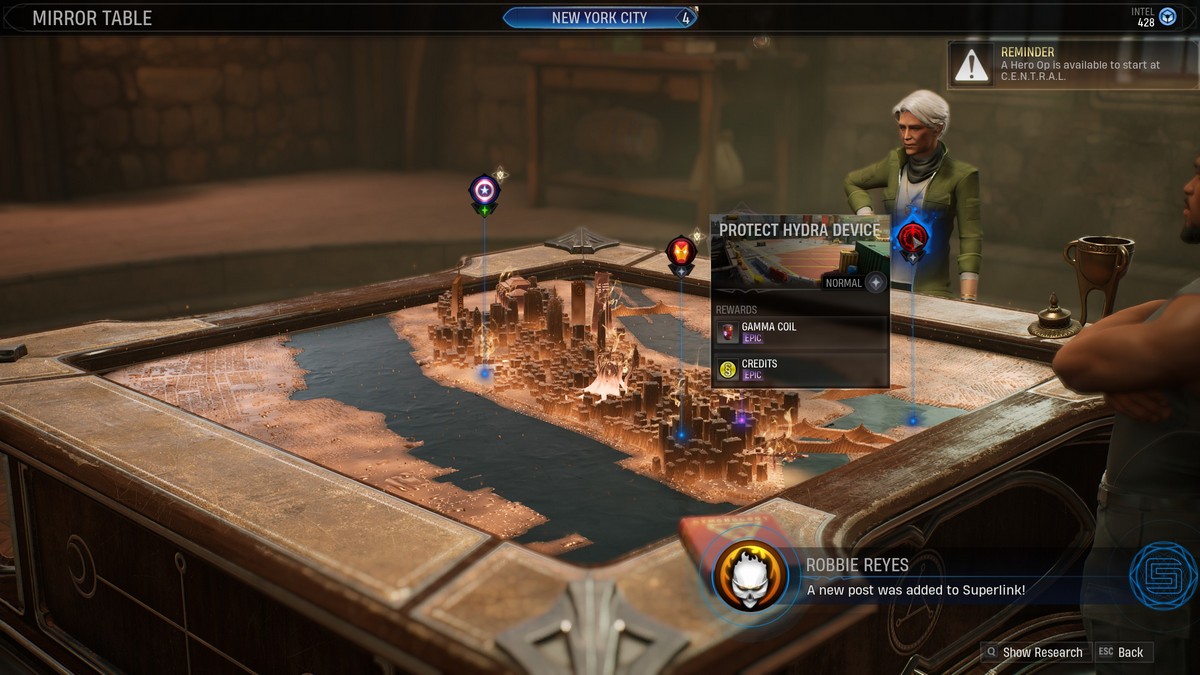This screenshot has width=1200, height=675.
Task: Show Research
Action: point(1034,652)
